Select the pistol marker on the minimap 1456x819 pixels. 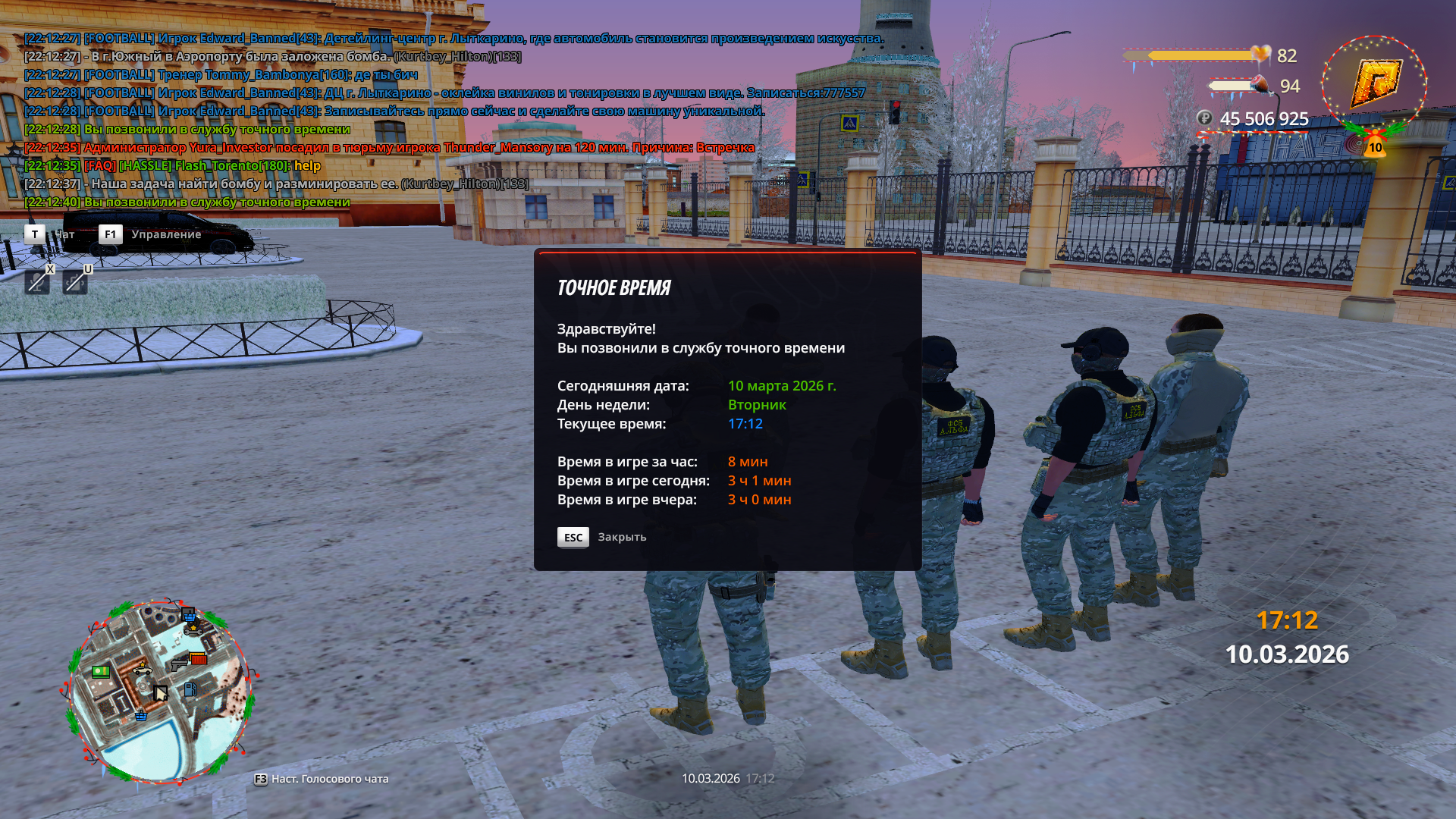178,665
